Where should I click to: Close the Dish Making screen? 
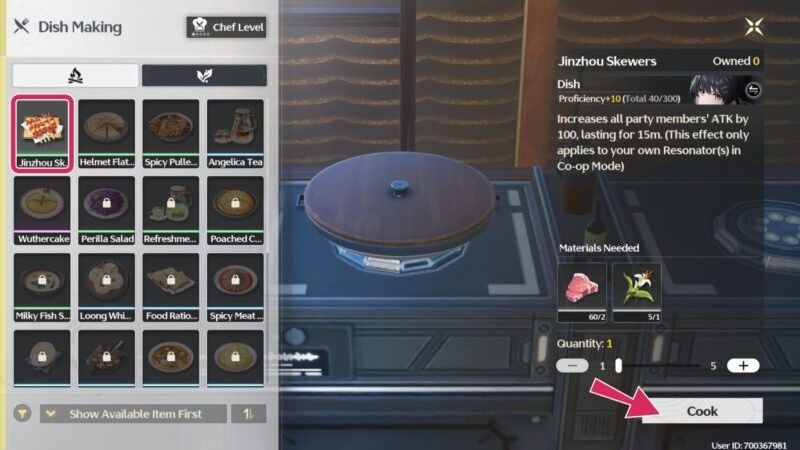tap(752, 28)
